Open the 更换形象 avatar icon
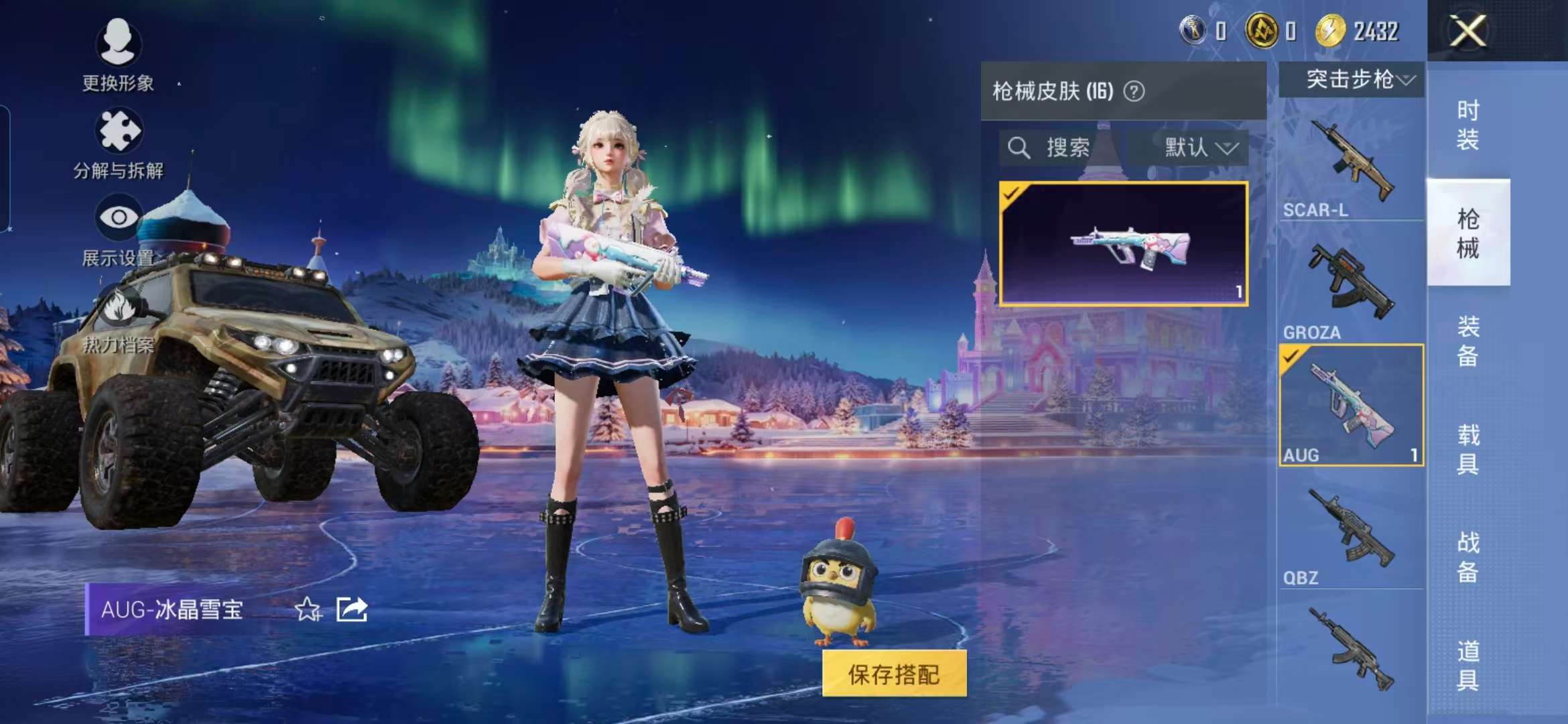1568x724 pixels. point(119,42)
